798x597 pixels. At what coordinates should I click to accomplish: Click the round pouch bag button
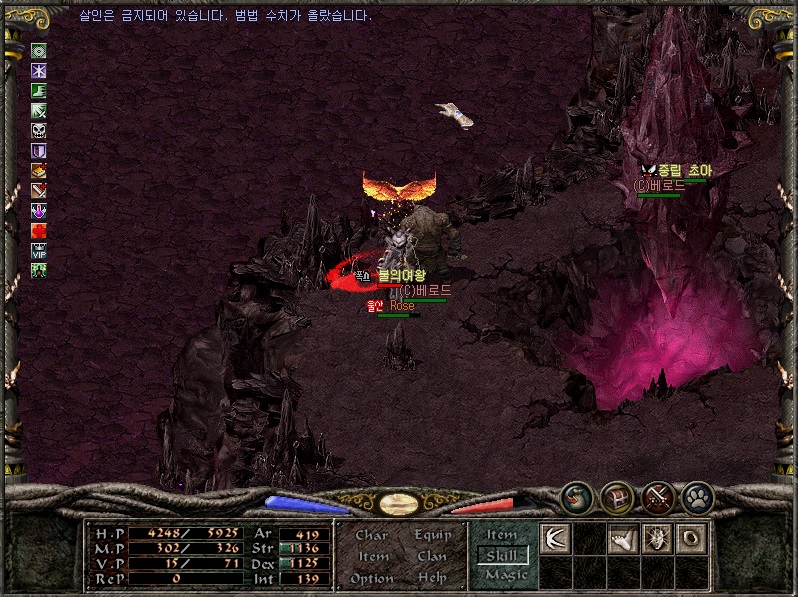[577, 496]
